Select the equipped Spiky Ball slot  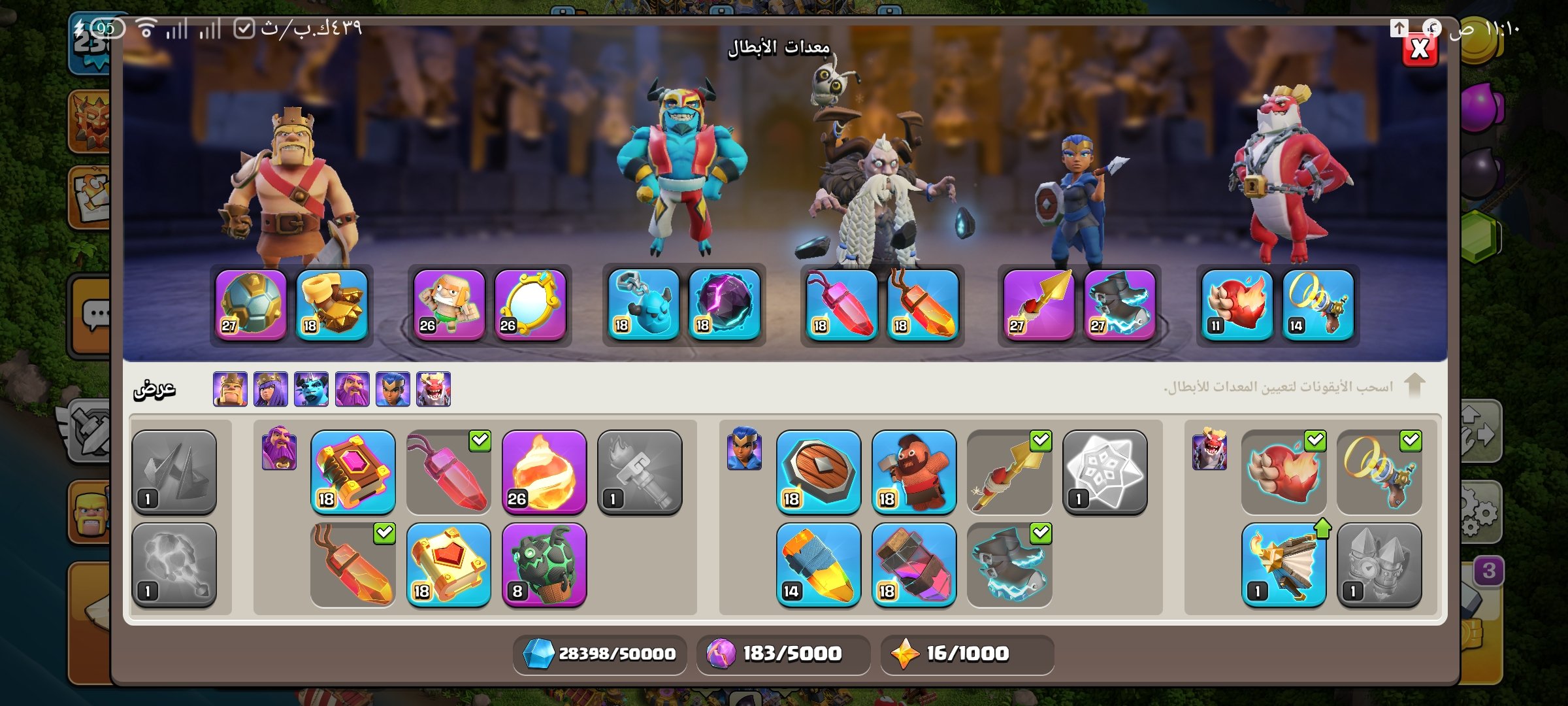[251, 305]
